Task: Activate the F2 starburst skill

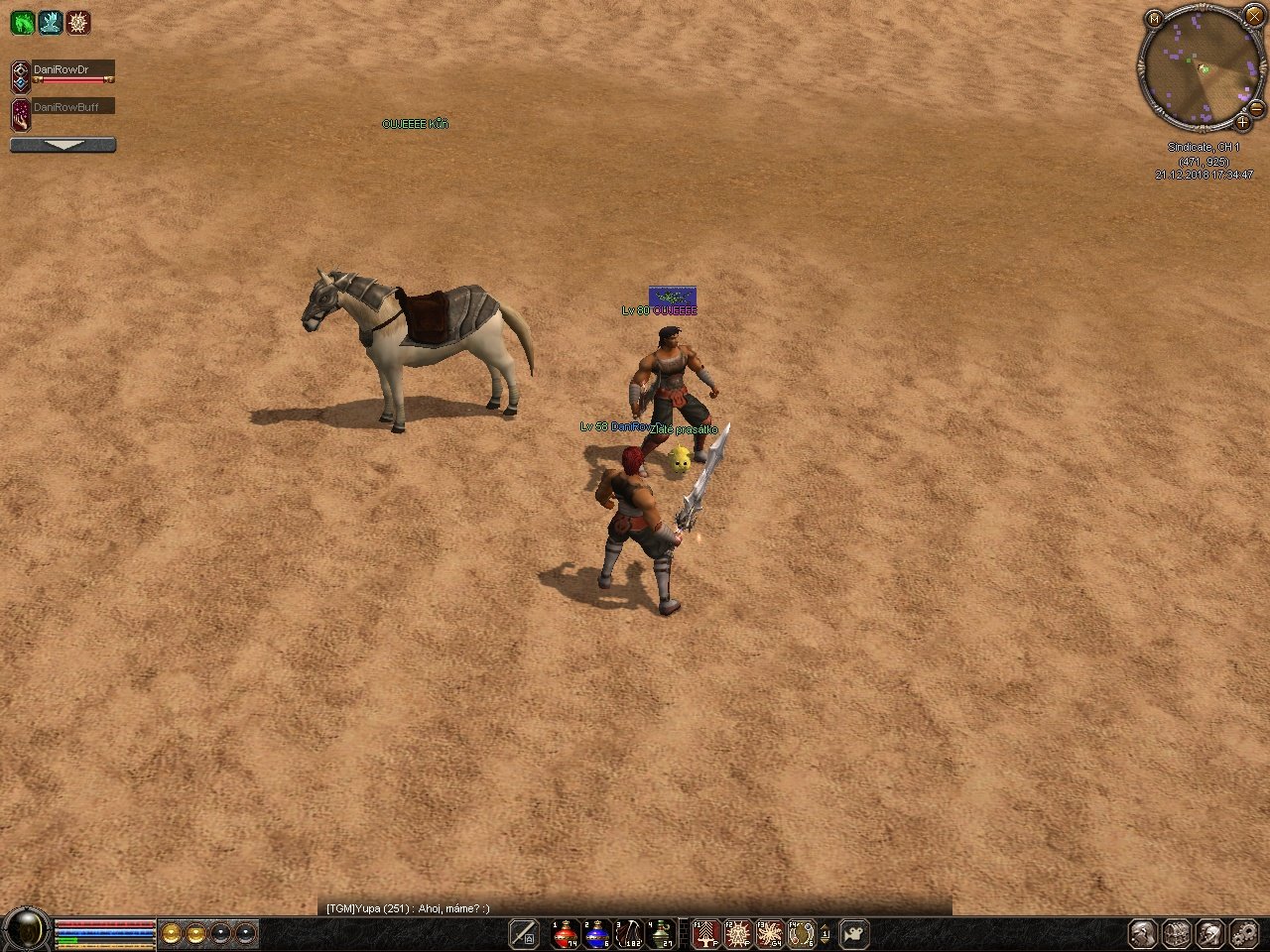Action: [x=737, y=933]
